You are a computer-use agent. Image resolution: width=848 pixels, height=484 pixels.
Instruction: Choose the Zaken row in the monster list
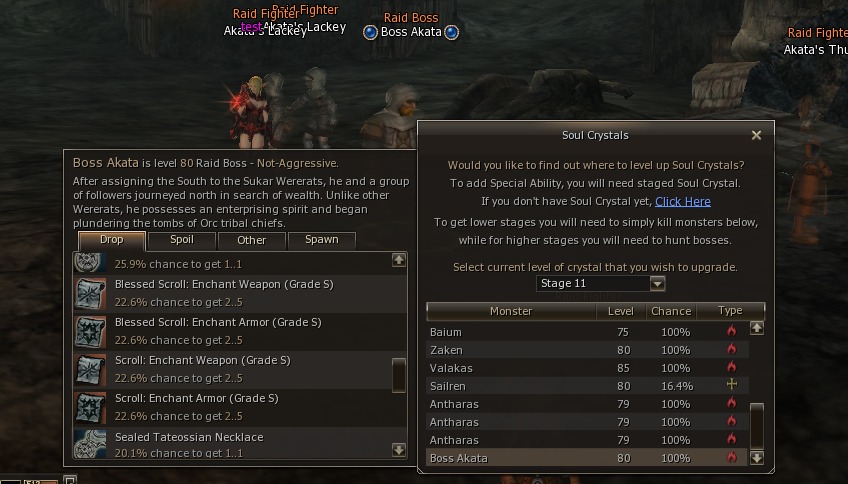pos(586,350)
